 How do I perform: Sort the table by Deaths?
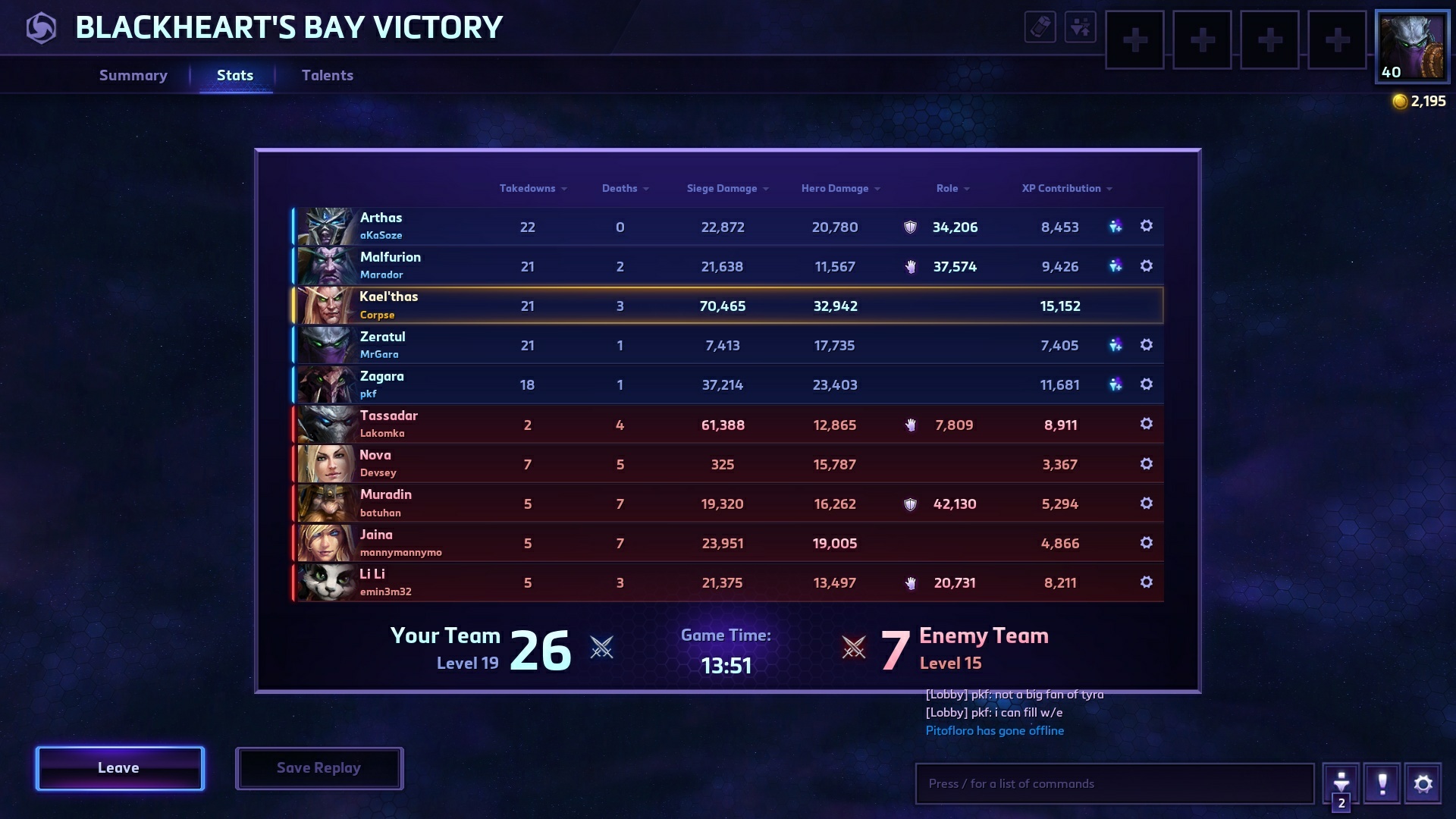[x=620, y=188]
